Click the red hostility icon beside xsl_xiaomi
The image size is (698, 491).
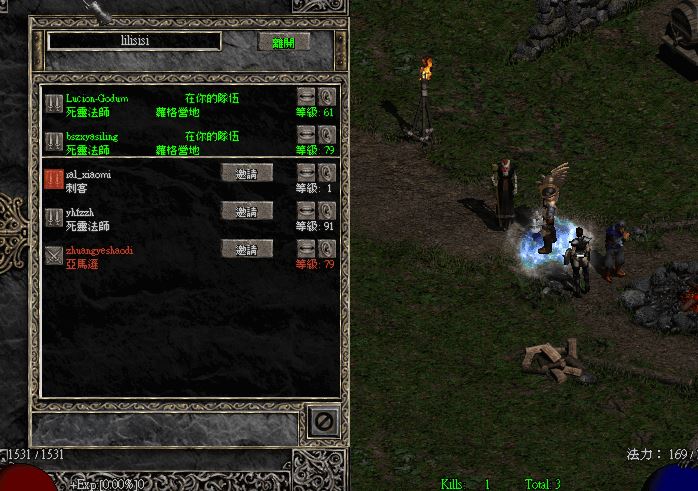point(54,179)
